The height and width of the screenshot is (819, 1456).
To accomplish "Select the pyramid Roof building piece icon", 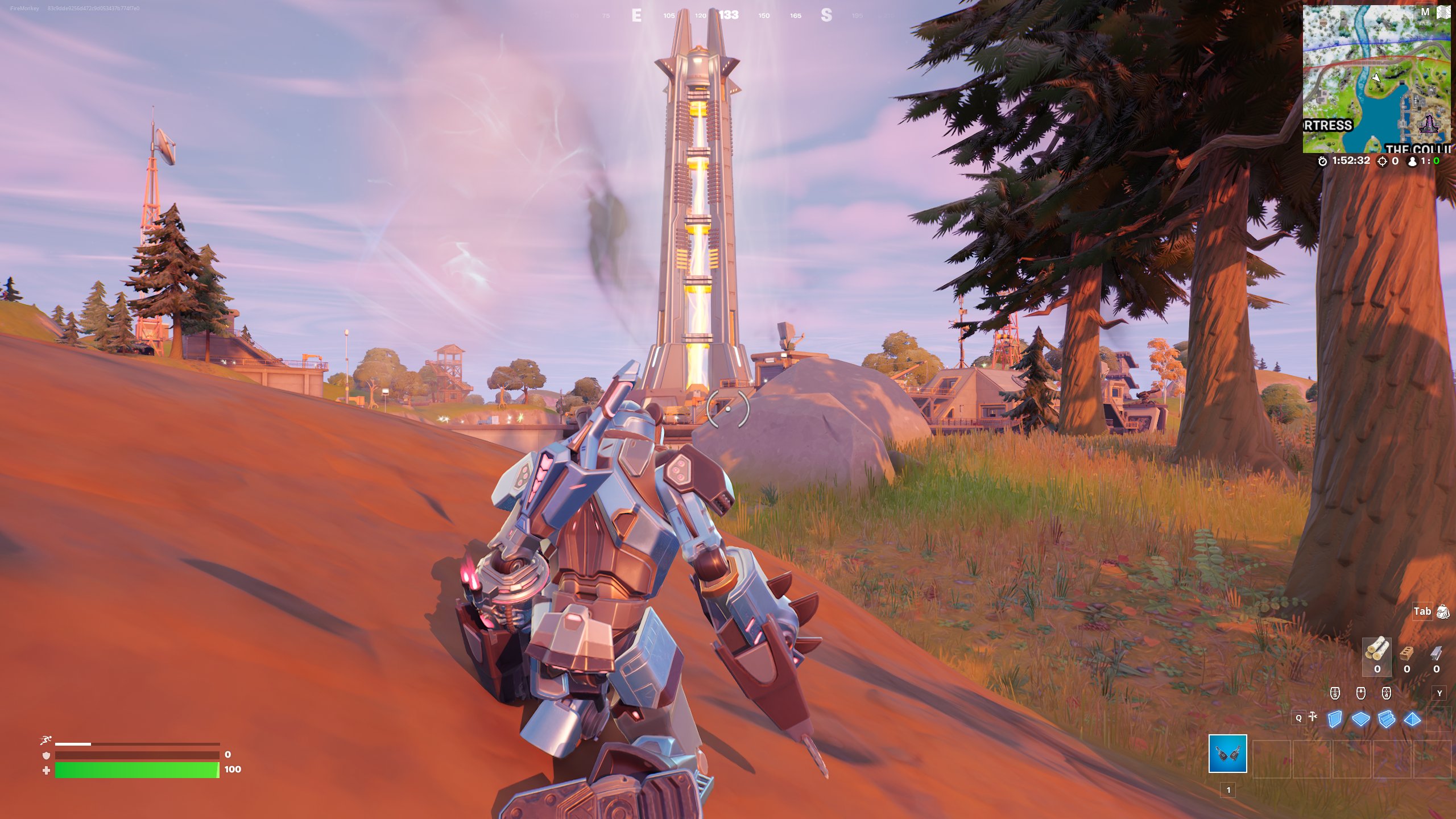I will tap(1413, 720).
